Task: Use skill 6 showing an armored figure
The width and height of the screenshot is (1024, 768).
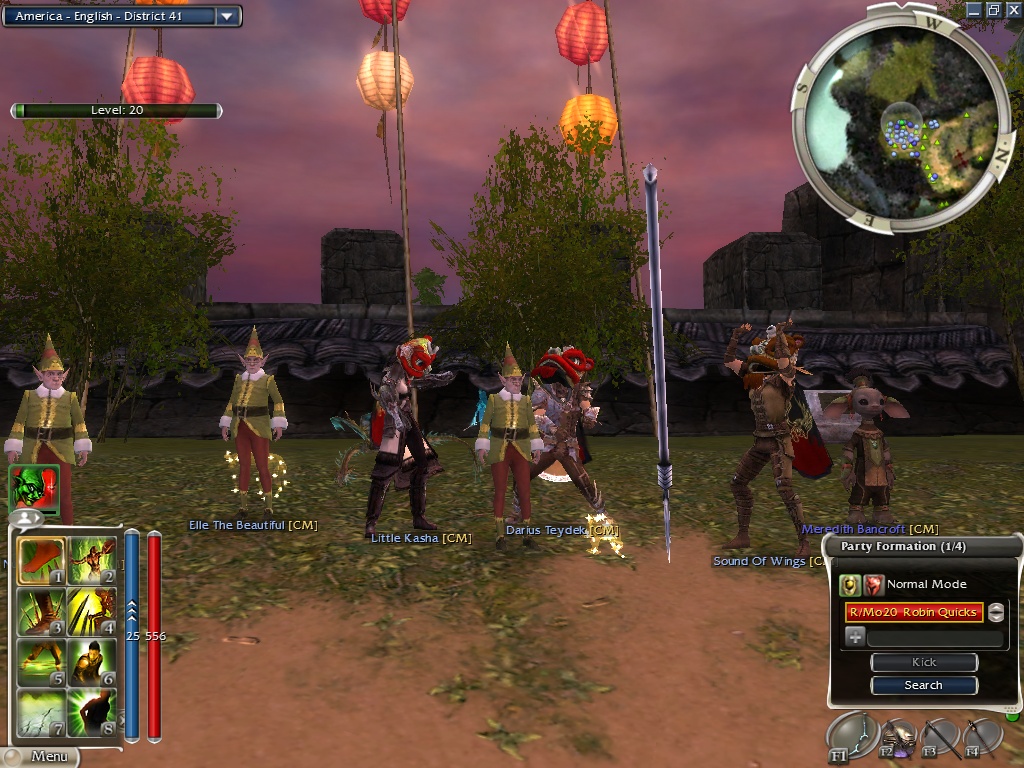Action: 92,663
